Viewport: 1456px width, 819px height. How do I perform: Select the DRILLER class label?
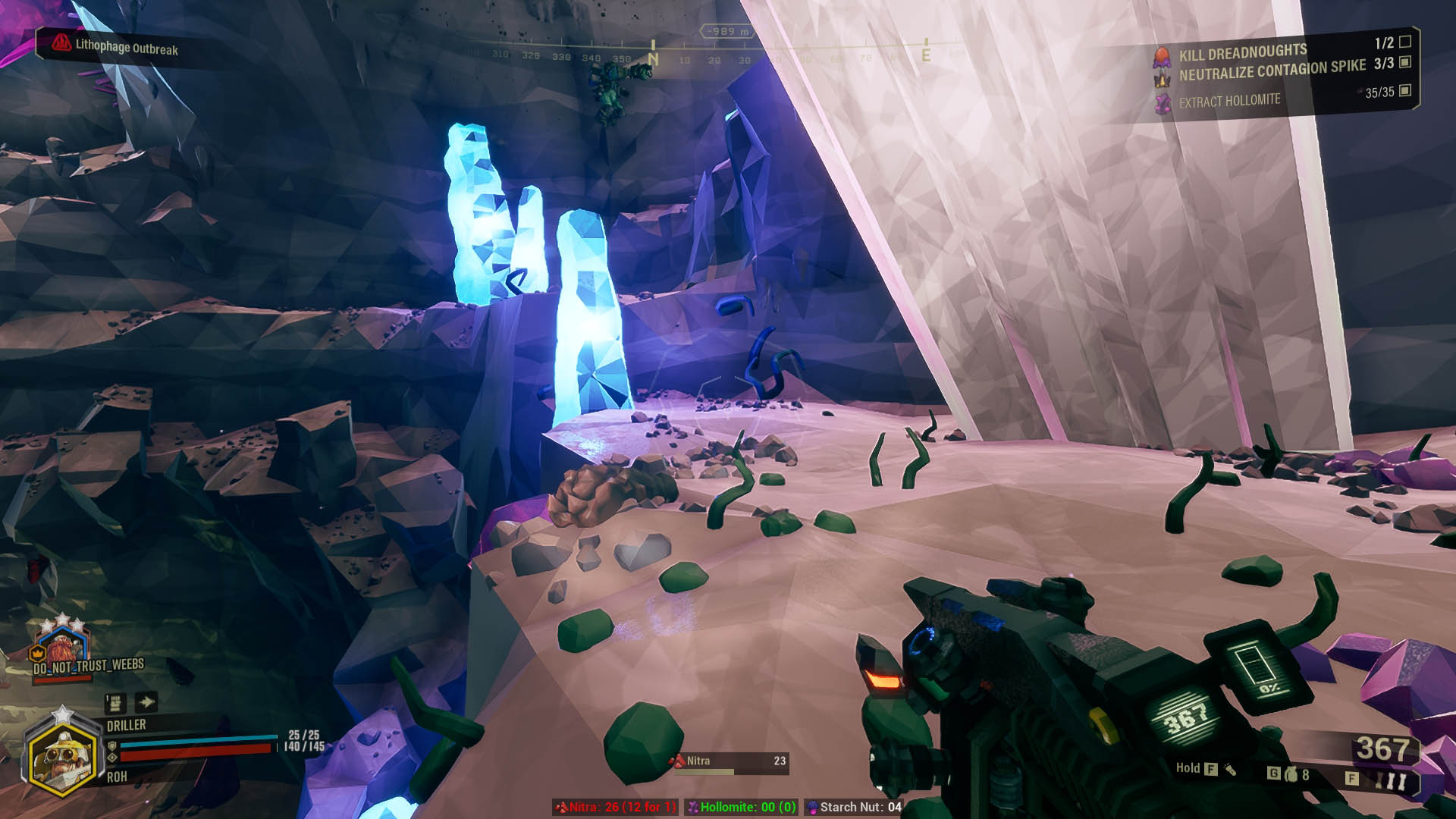(x=125, y=725)
